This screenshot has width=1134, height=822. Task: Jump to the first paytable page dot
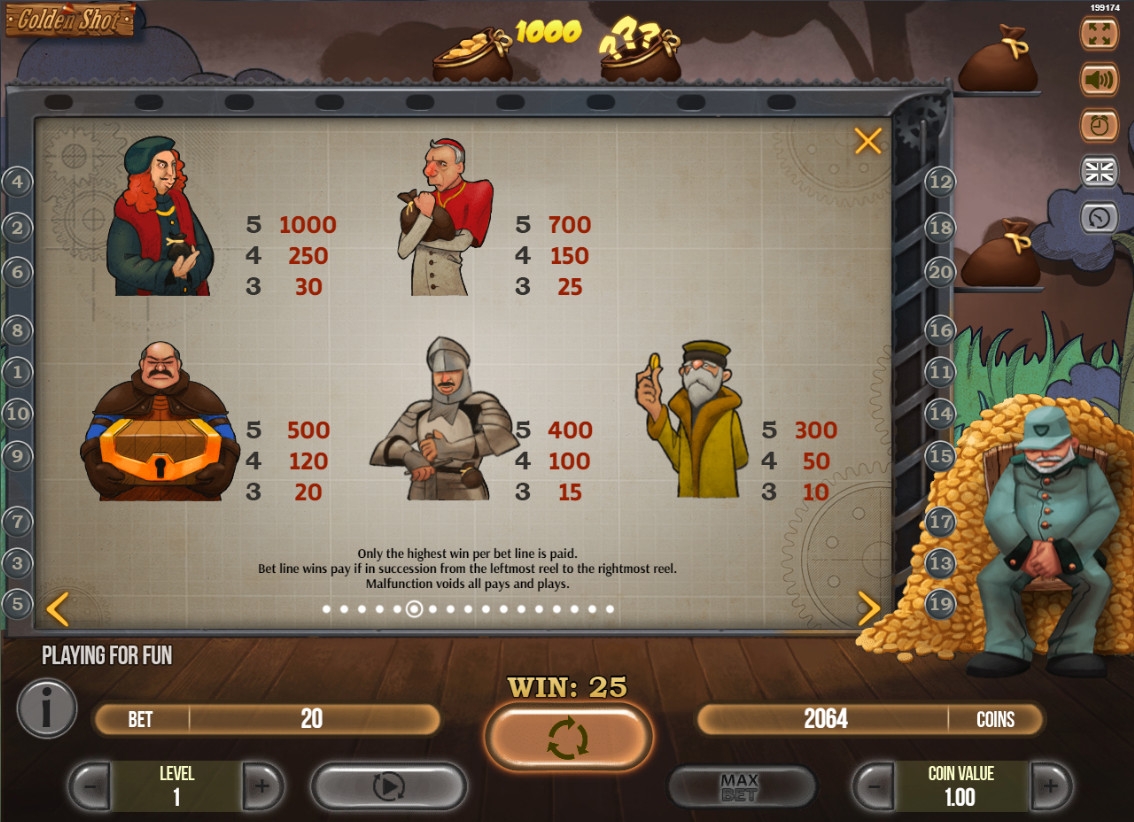click(327, 609)
